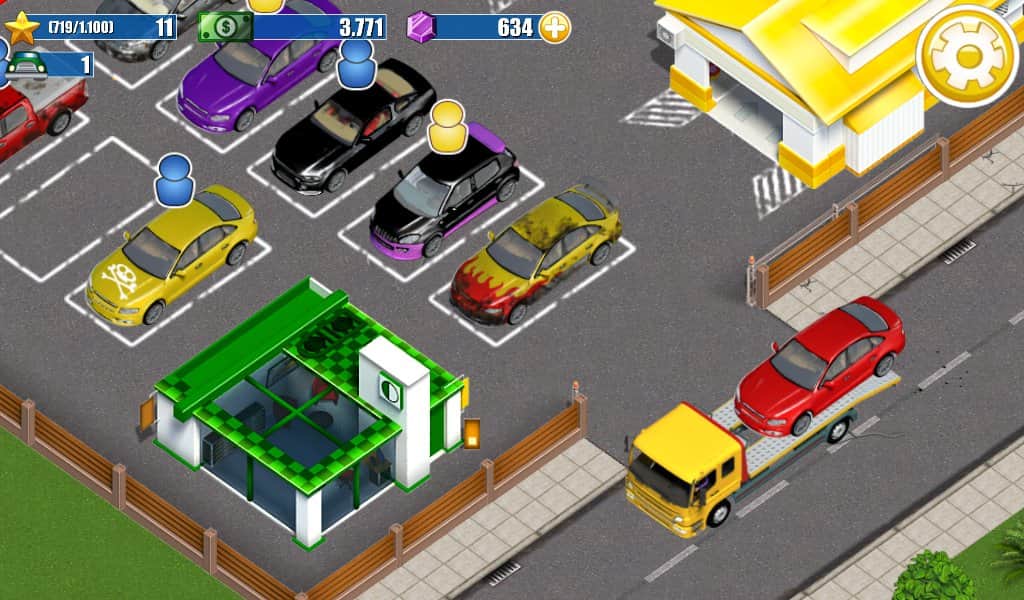Open the green car counter icon
The image size is (1024, 600).
(x=27, y=65)
